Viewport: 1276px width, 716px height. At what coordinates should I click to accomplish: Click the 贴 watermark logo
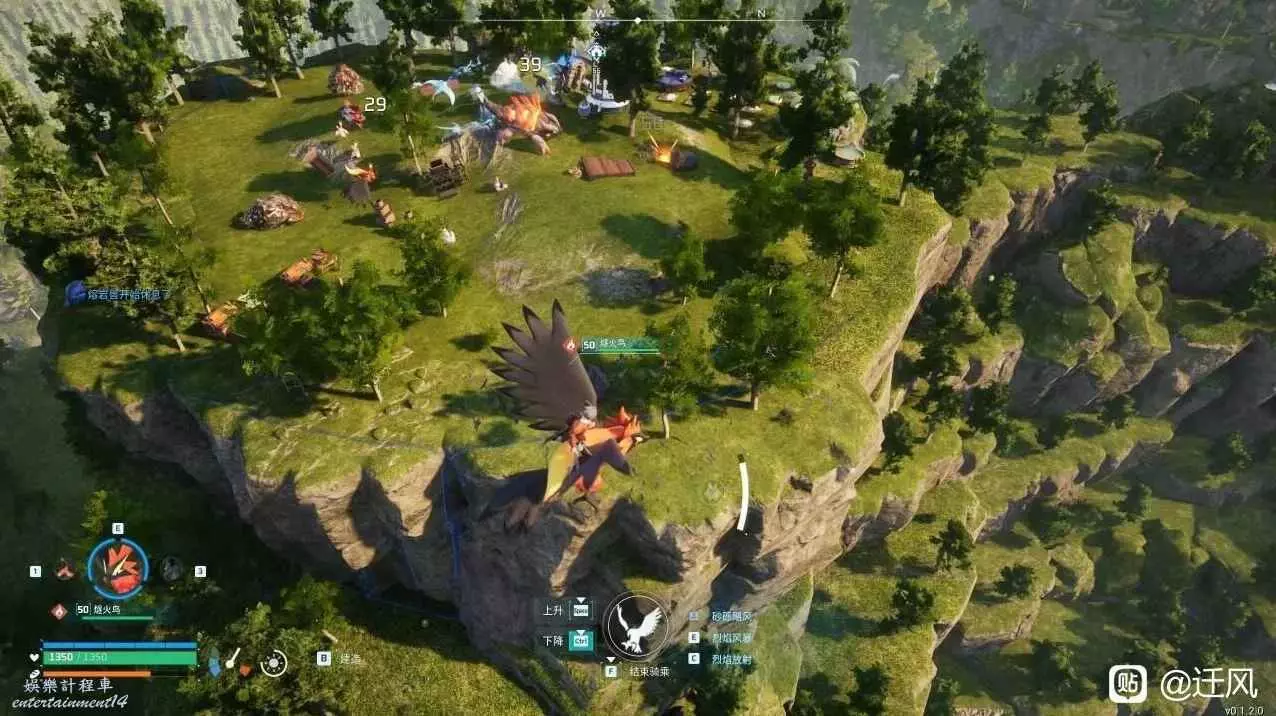coord(1128,683)
